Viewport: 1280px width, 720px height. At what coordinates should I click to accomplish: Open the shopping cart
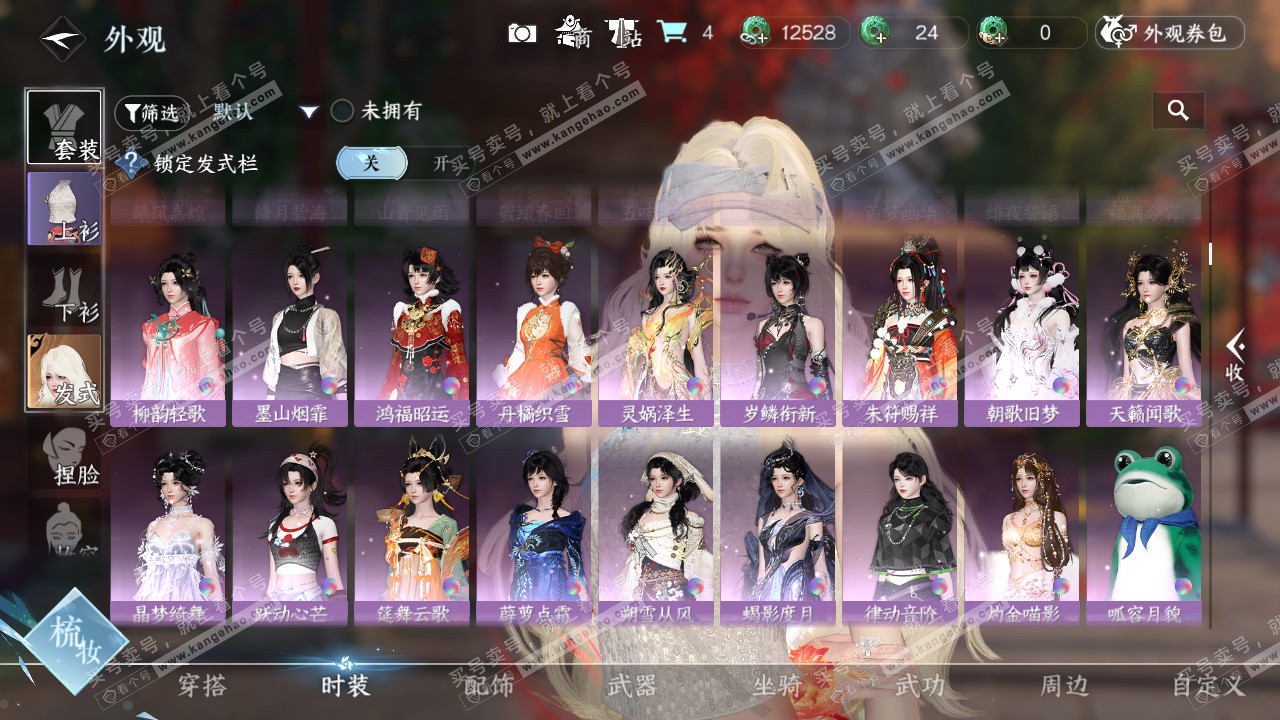672,32
